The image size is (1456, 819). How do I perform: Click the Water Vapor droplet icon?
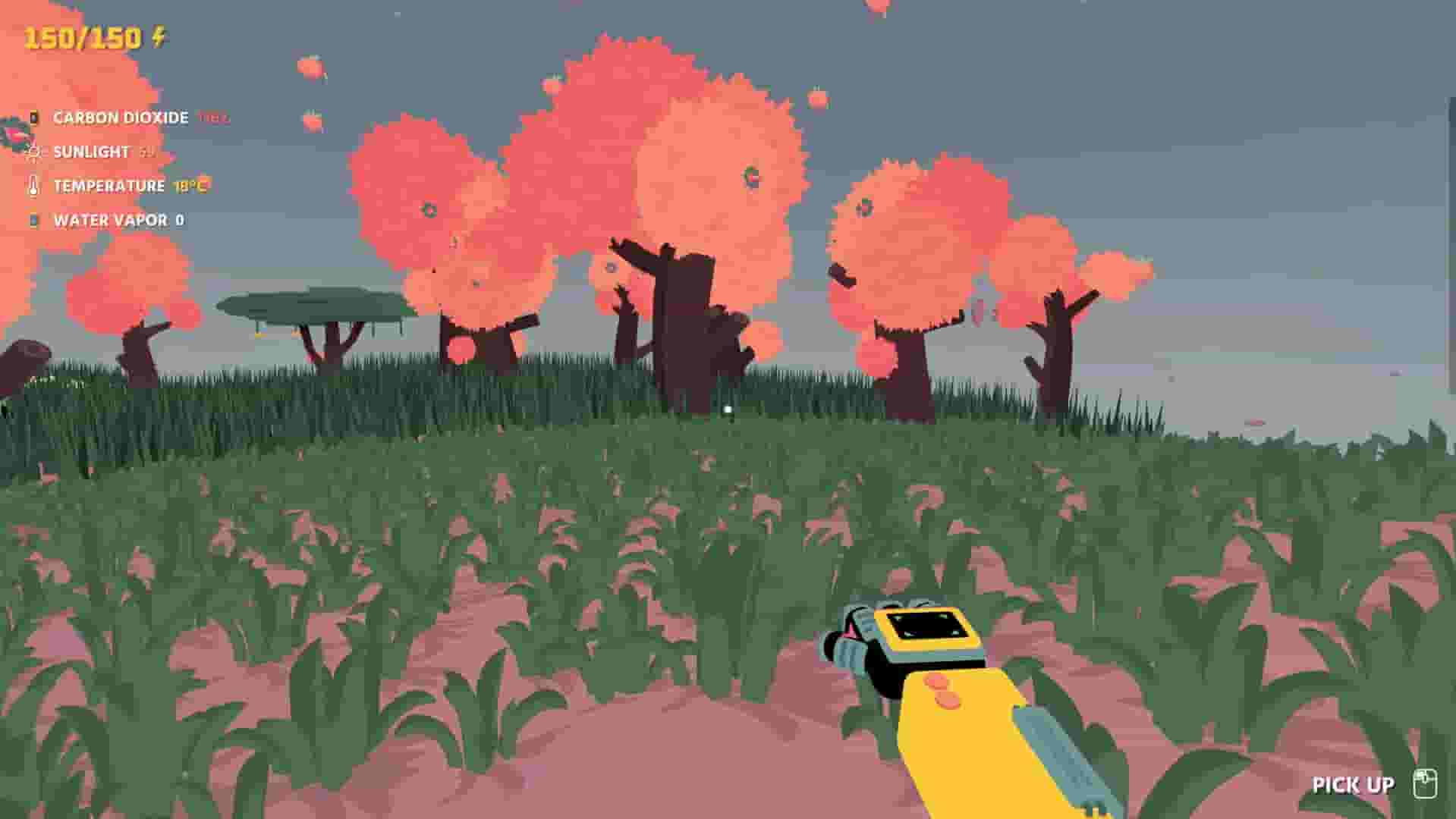coord(32,220)
